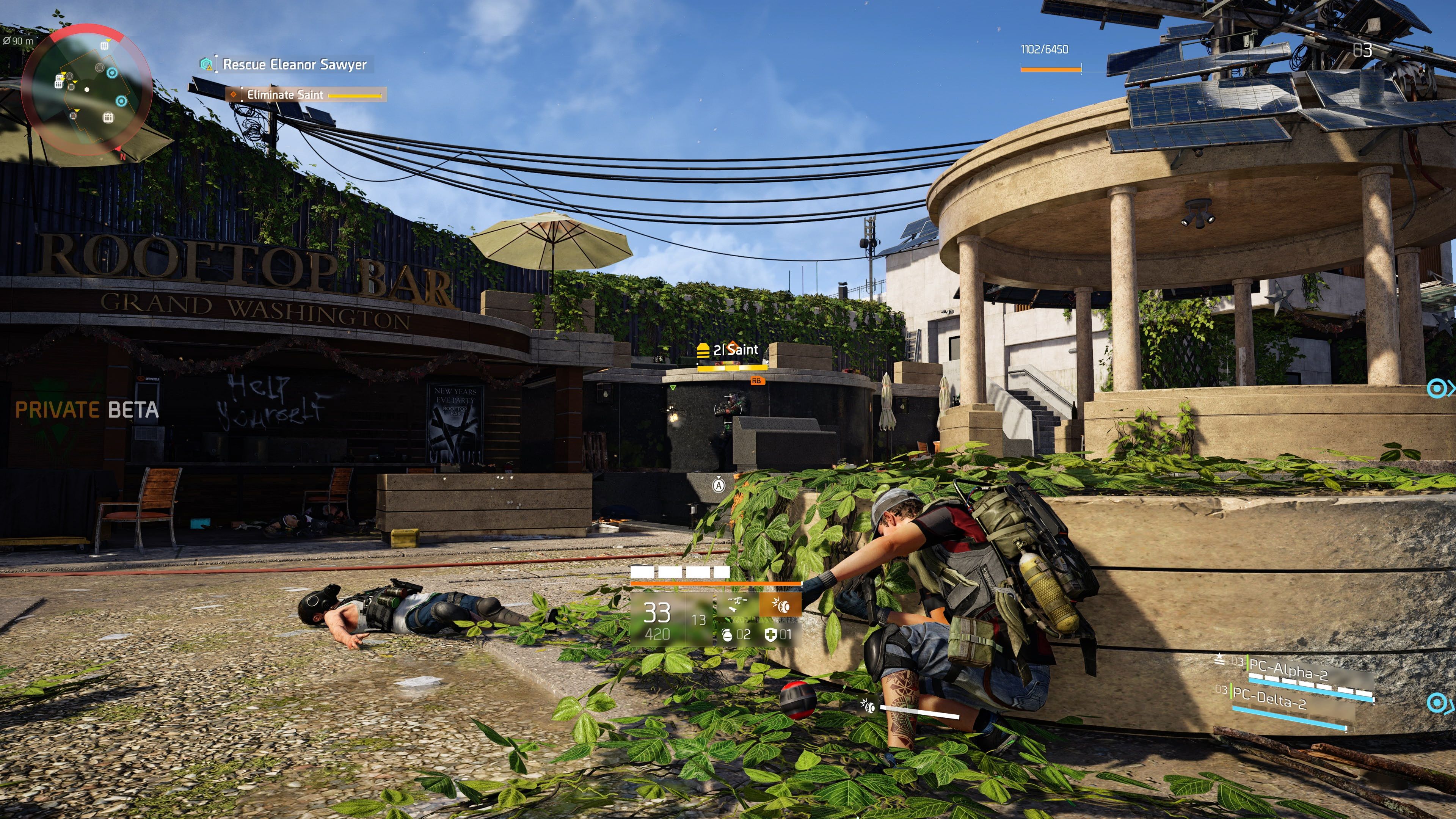Image resolution: width=1456 pixels, height=819 pixels.
Task: Click the hexagonal mission icon beside Rescue Eleanor Sawyer
Action: click(206, 65)
